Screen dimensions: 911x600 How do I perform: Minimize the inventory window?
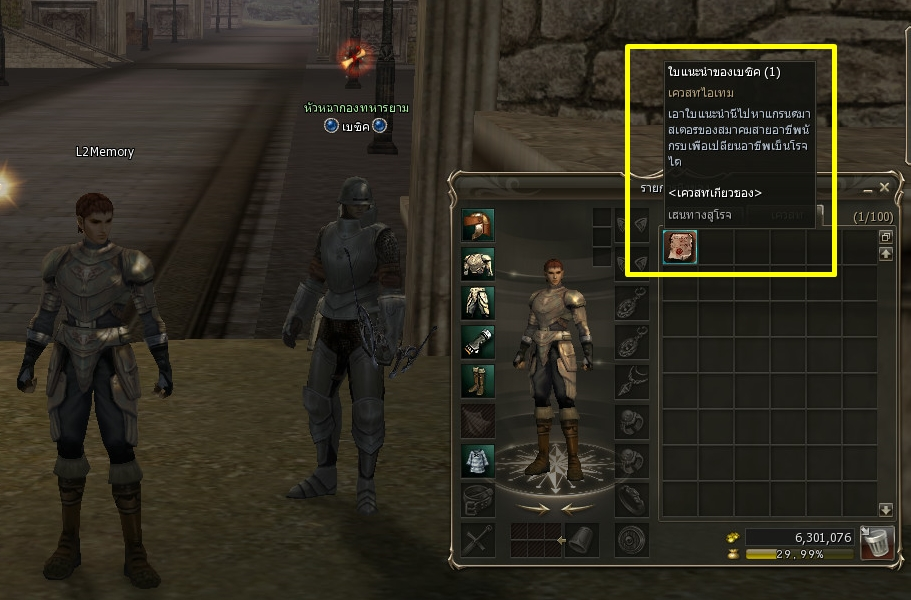point(867,188)
